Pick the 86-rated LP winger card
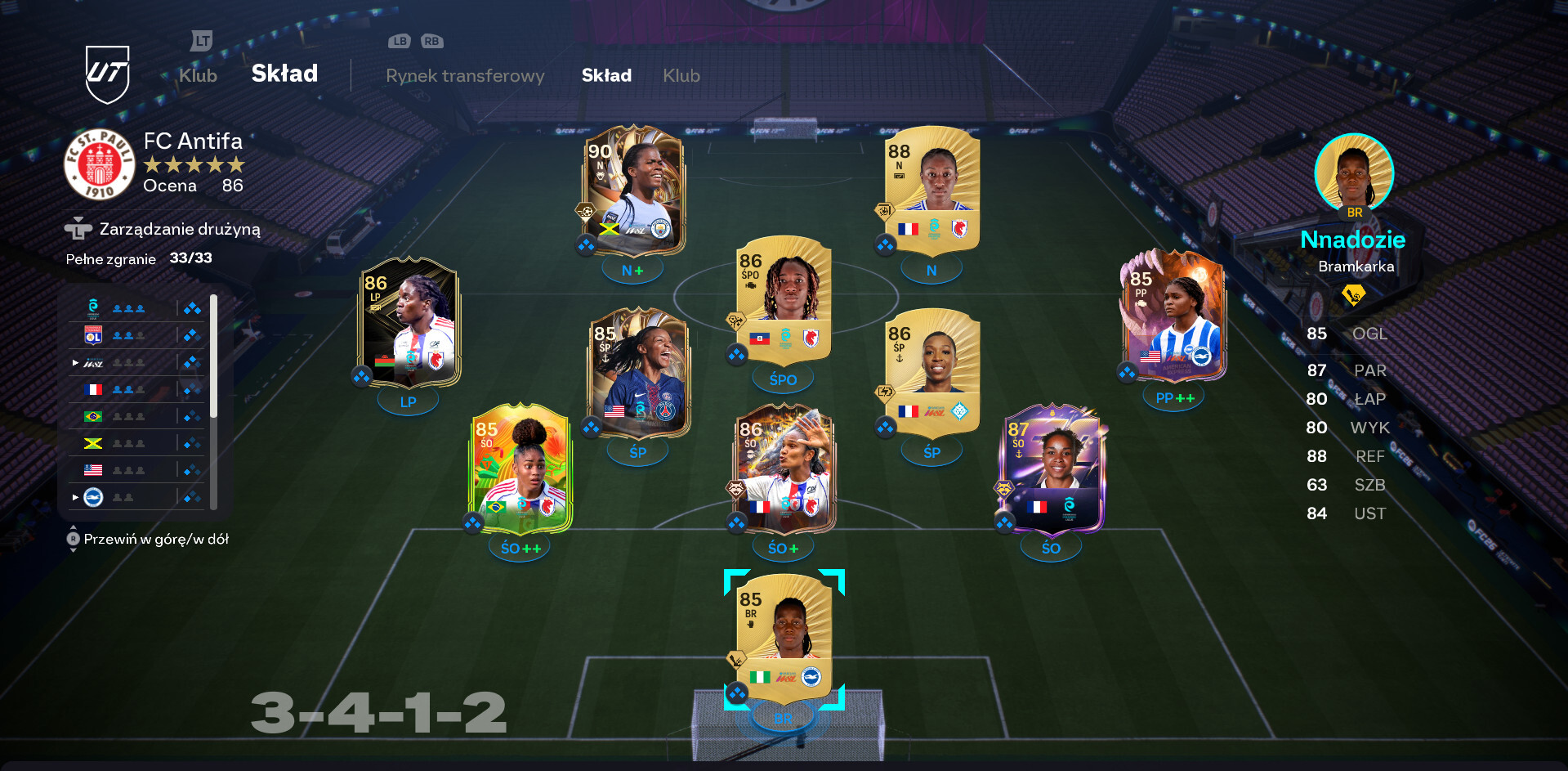The height and width of the screenshot is (771, 1568). point(409,323)
